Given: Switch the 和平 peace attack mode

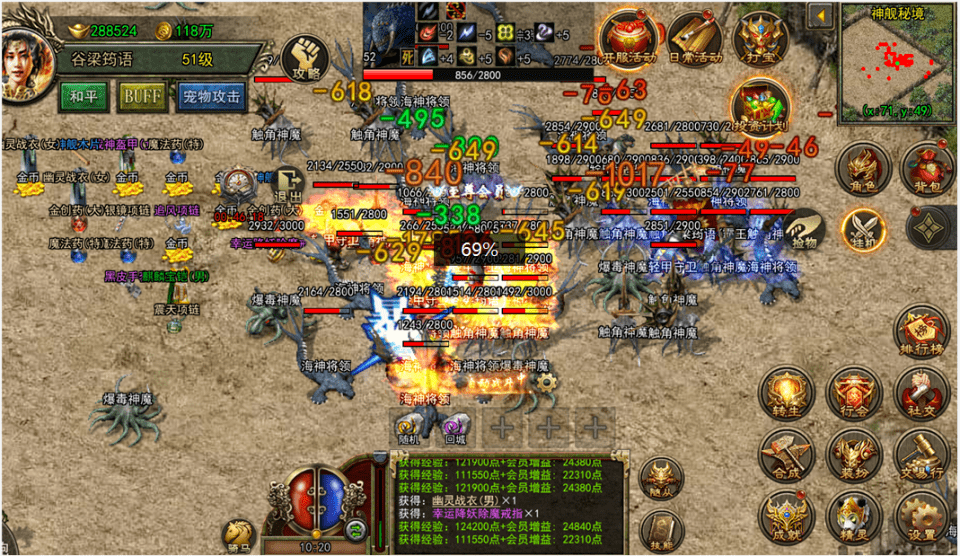Looking at the screenshot, I should [84, 97].
